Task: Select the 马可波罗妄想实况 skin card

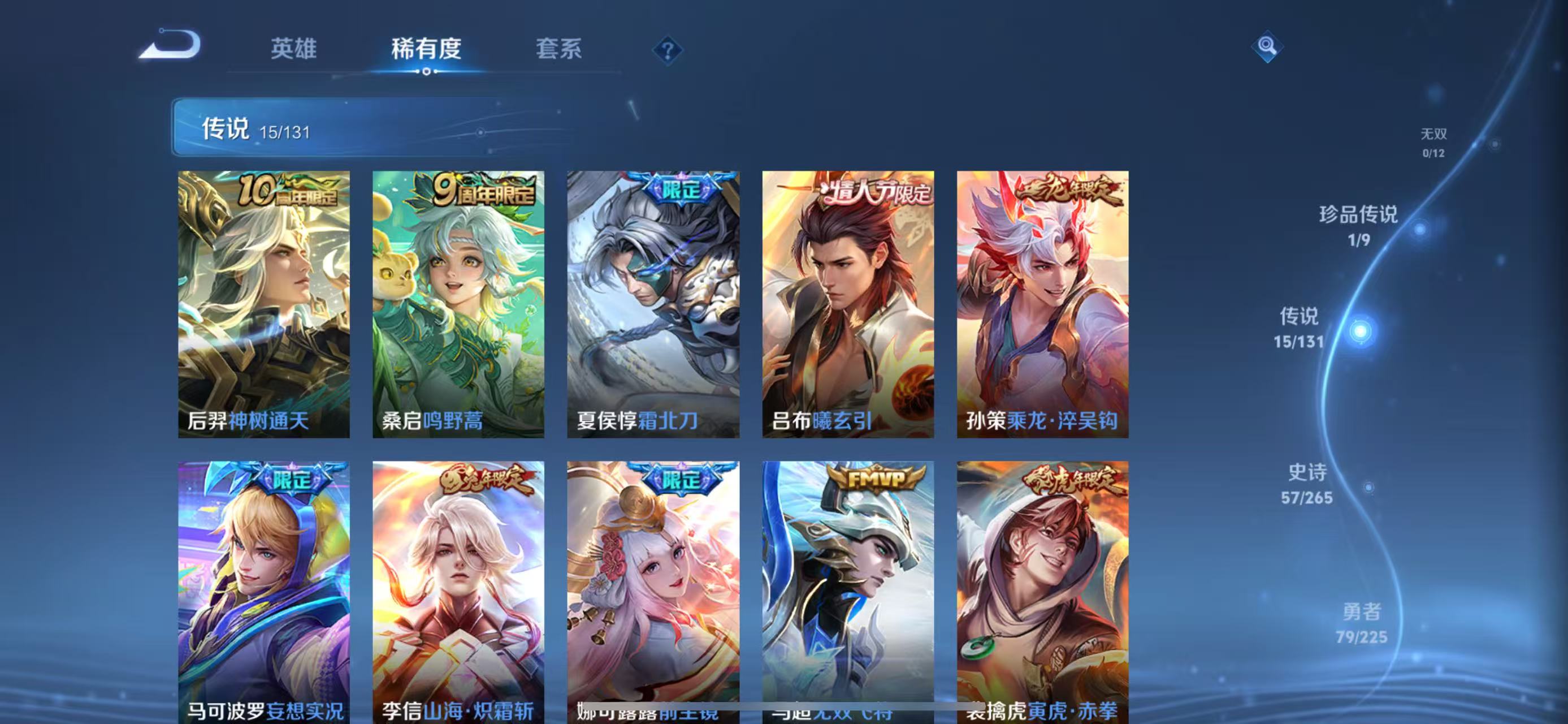Action: [x=262, y=591]
